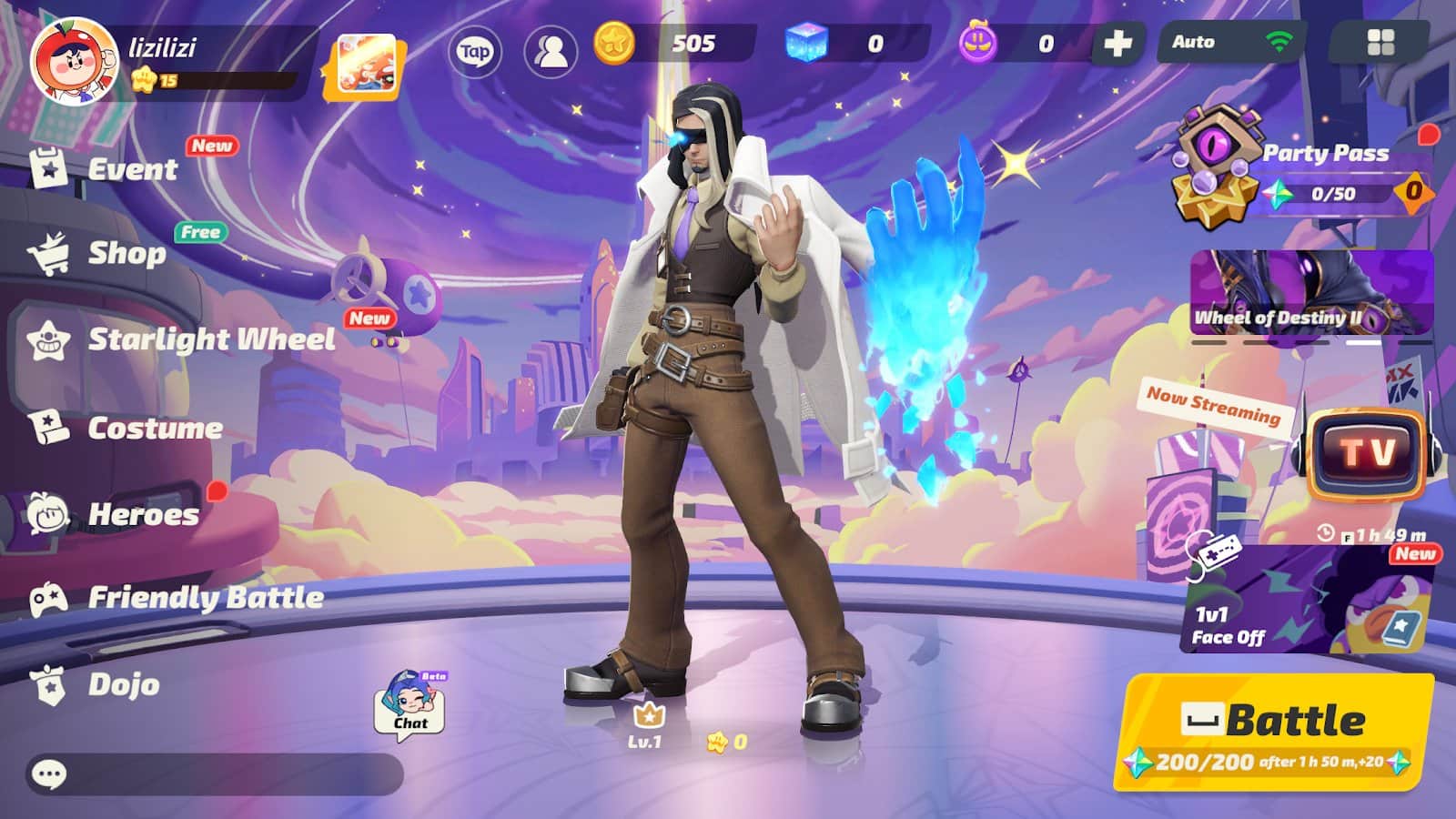Add currency with the plus button
The height and width of the screenshot is (819, 1456).
[1117, 41]
